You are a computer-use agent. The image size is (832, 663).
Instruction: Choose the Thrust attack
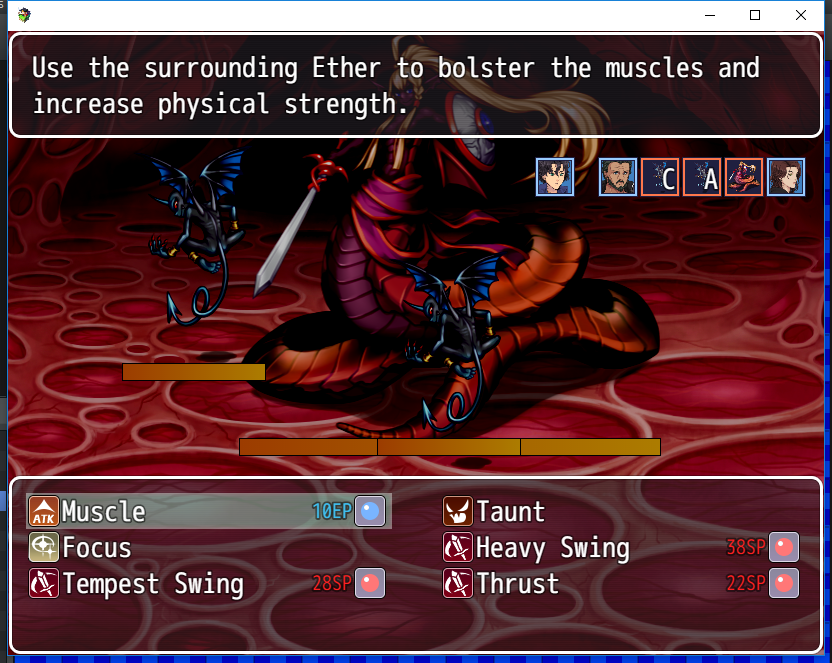[x=517, y=584]
